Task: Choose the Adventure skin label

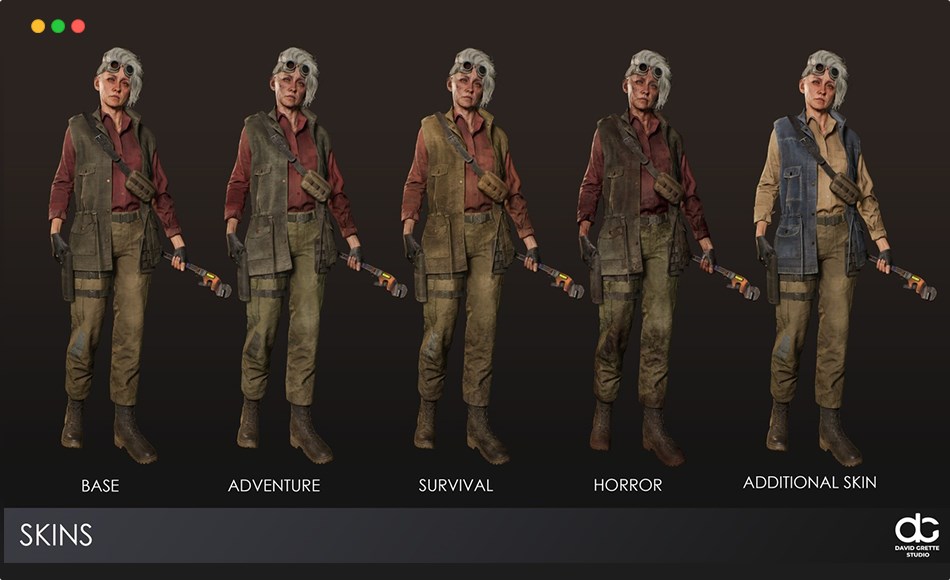Action: click(274, 486)
